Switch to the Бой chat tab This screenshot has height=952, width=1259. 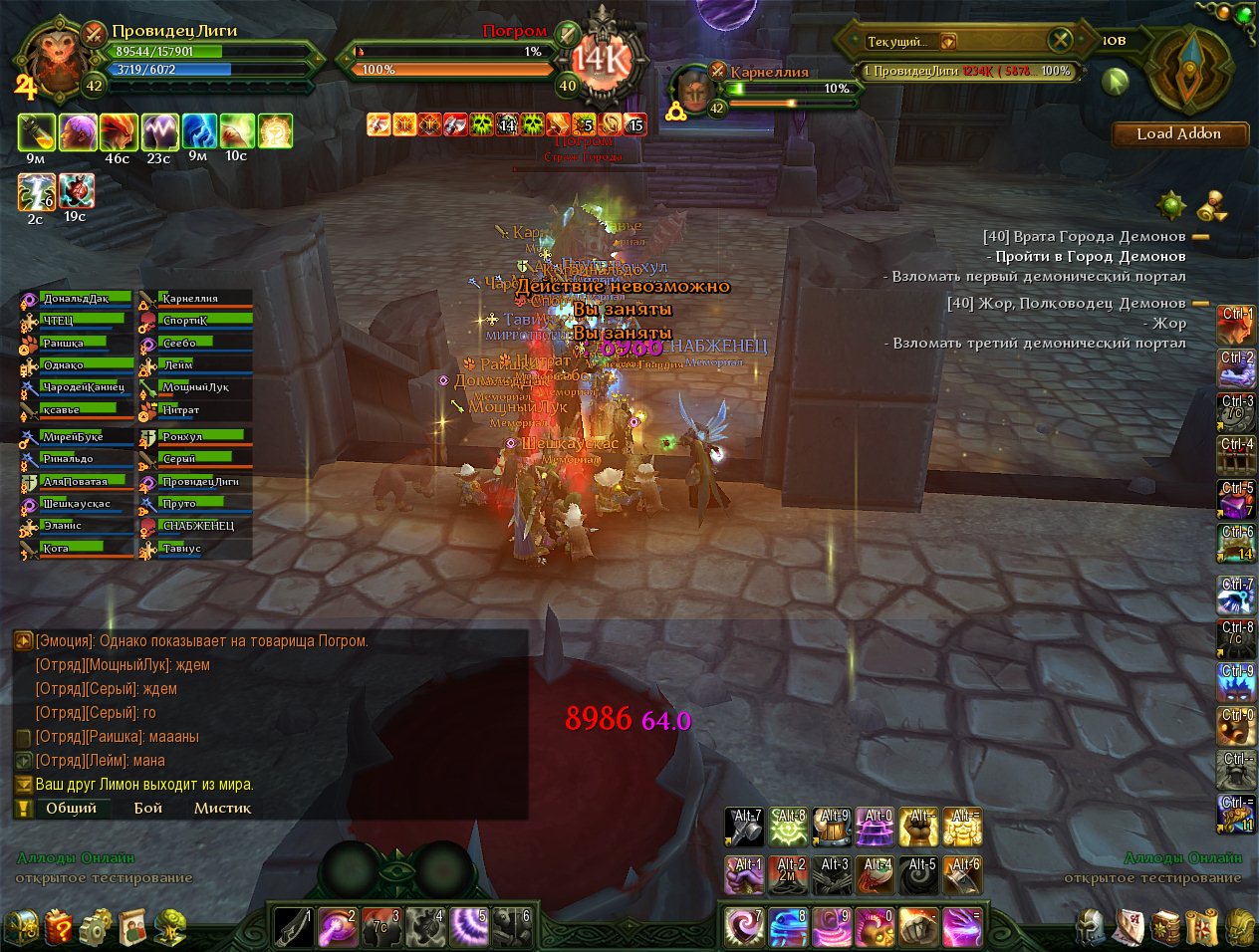click(x=148, y=808)
